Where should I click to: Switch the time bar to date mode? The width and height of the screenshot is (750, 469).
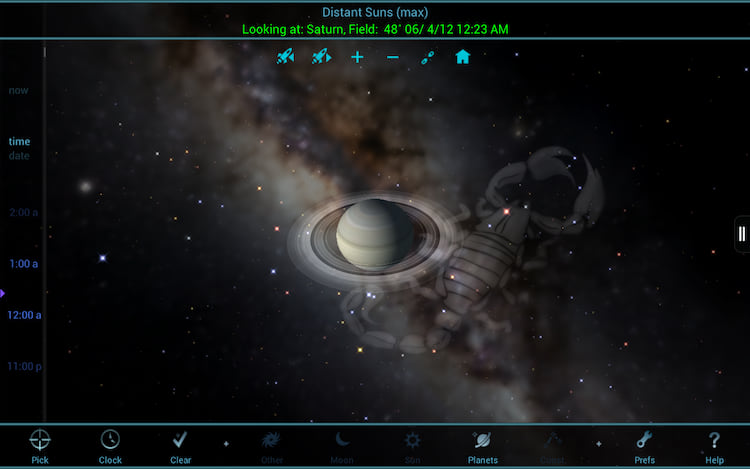tap(19, 156)
